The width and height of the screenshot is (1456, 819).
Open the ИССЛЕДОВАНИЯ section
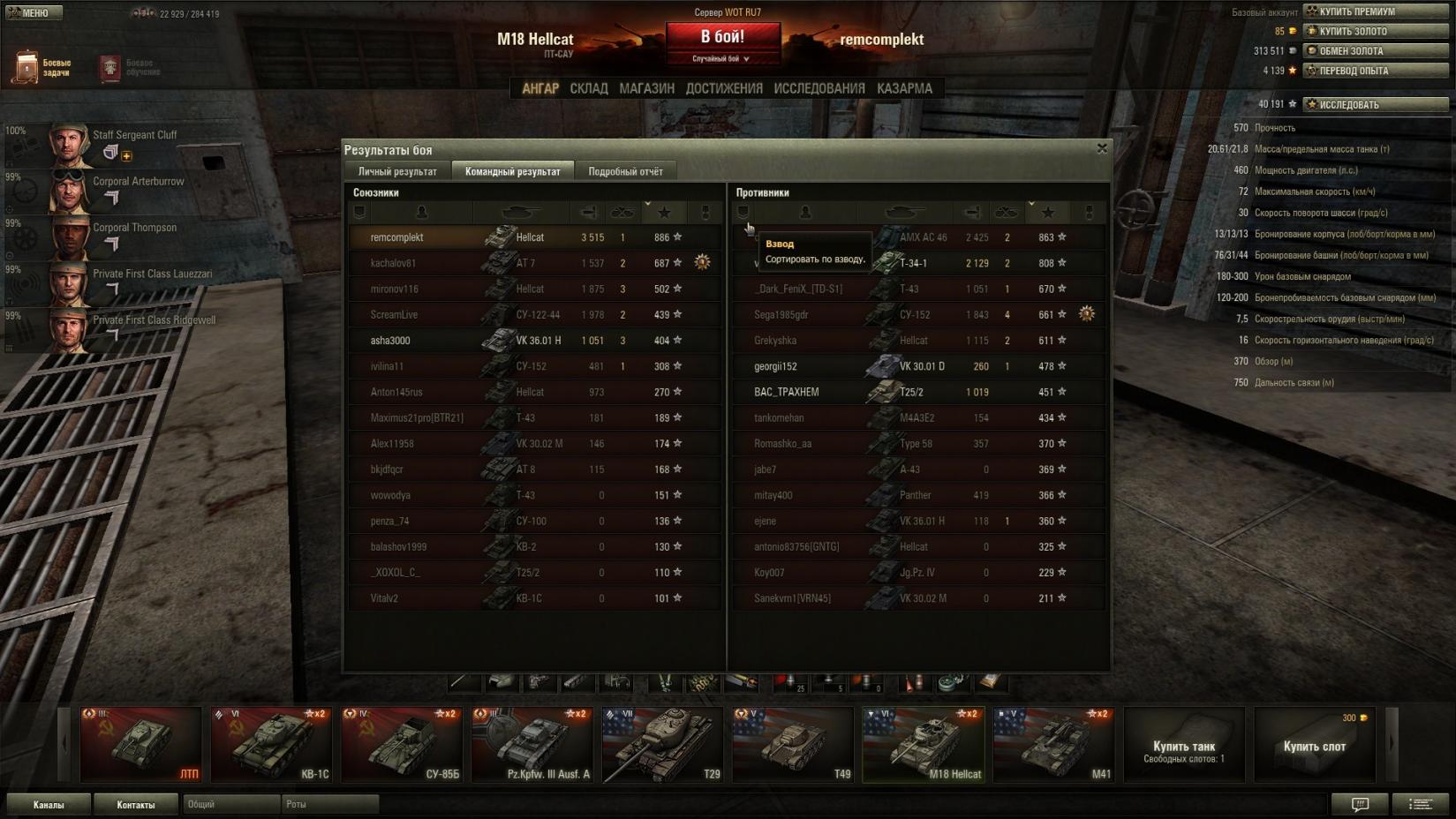819,88
